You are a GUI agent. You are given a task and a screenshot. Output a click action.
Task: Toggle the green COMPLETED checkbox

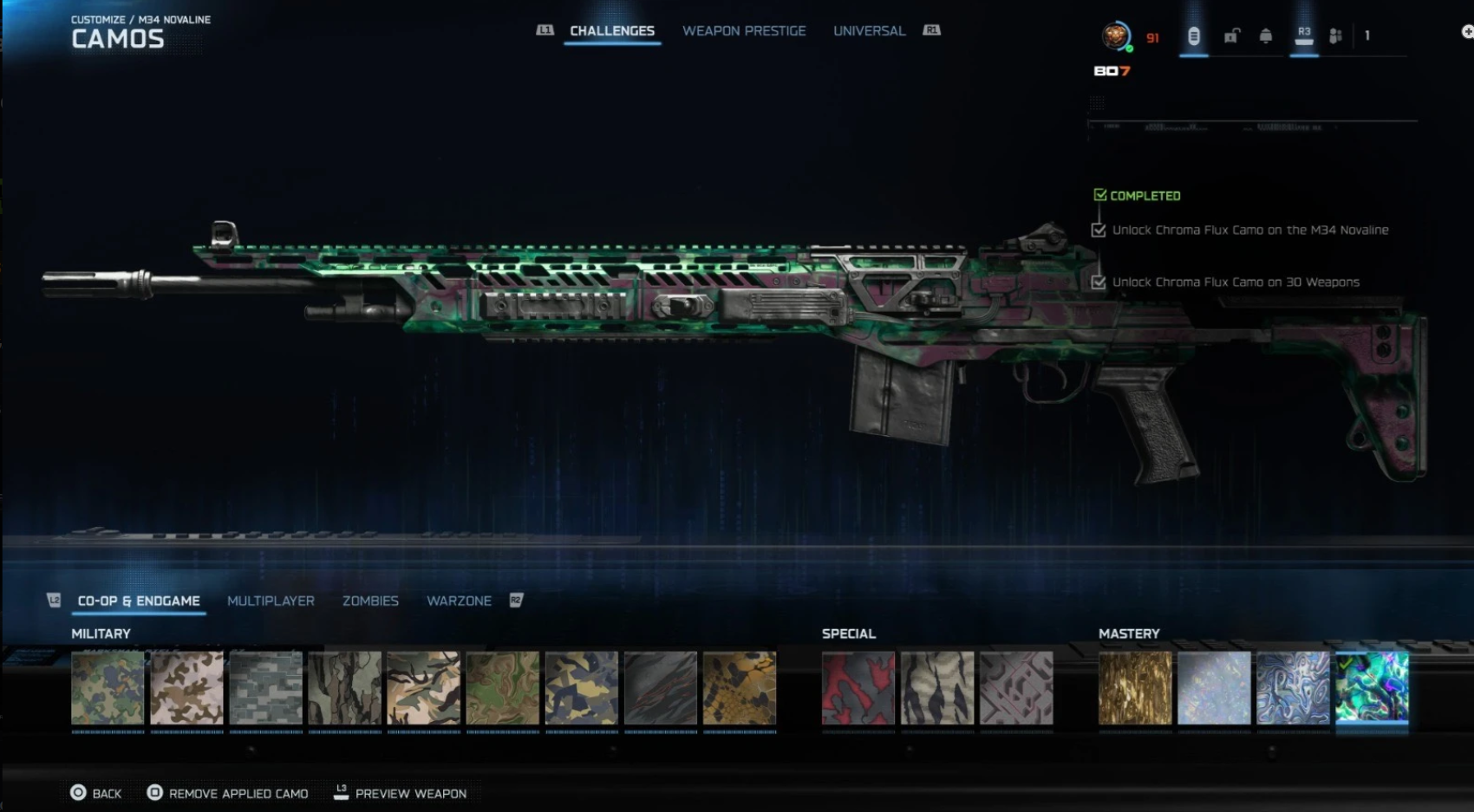tap(1102, 195)
